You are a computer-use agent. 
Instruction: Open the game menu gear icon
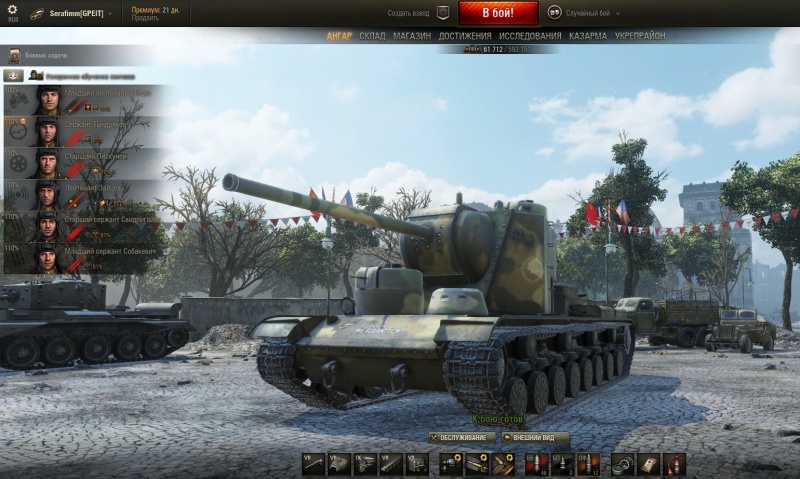pos(12,11)
